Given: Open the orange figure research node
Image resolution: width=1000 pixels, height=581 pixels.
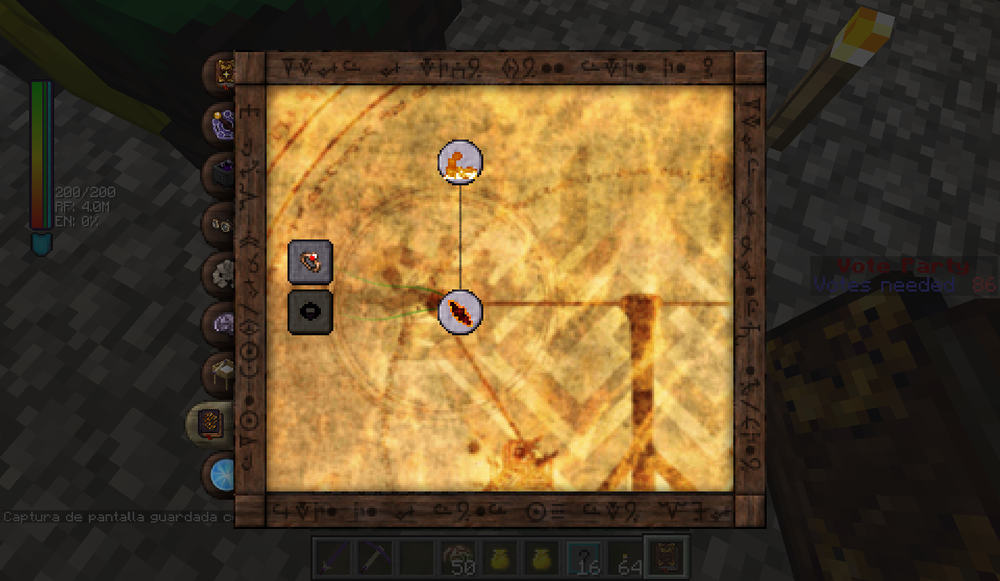Looking at the screenshot, I should click(x=460, y=162).
